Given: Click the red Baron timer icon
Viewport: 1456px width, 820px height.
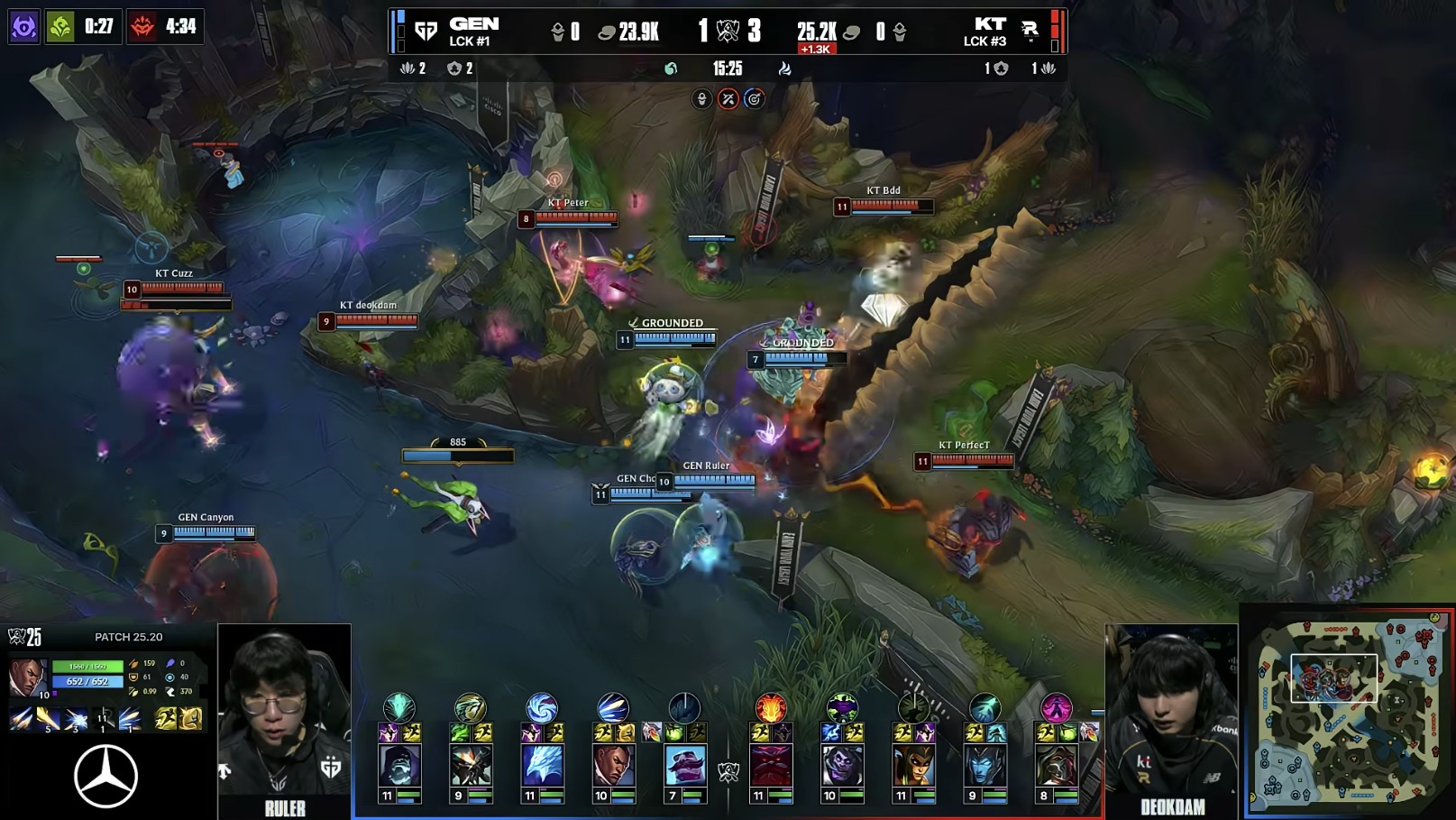Looking at the screenshot, I should pyautogui.click(x=142, y=26).
